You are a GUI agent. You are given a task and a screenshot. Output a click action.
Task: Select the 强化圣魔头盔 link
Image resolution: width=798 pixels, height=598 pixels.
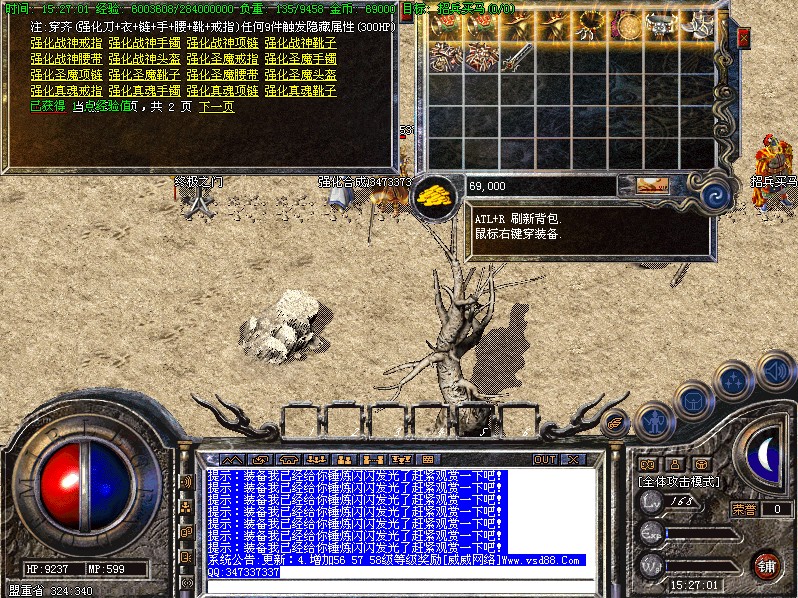(299, 74)
